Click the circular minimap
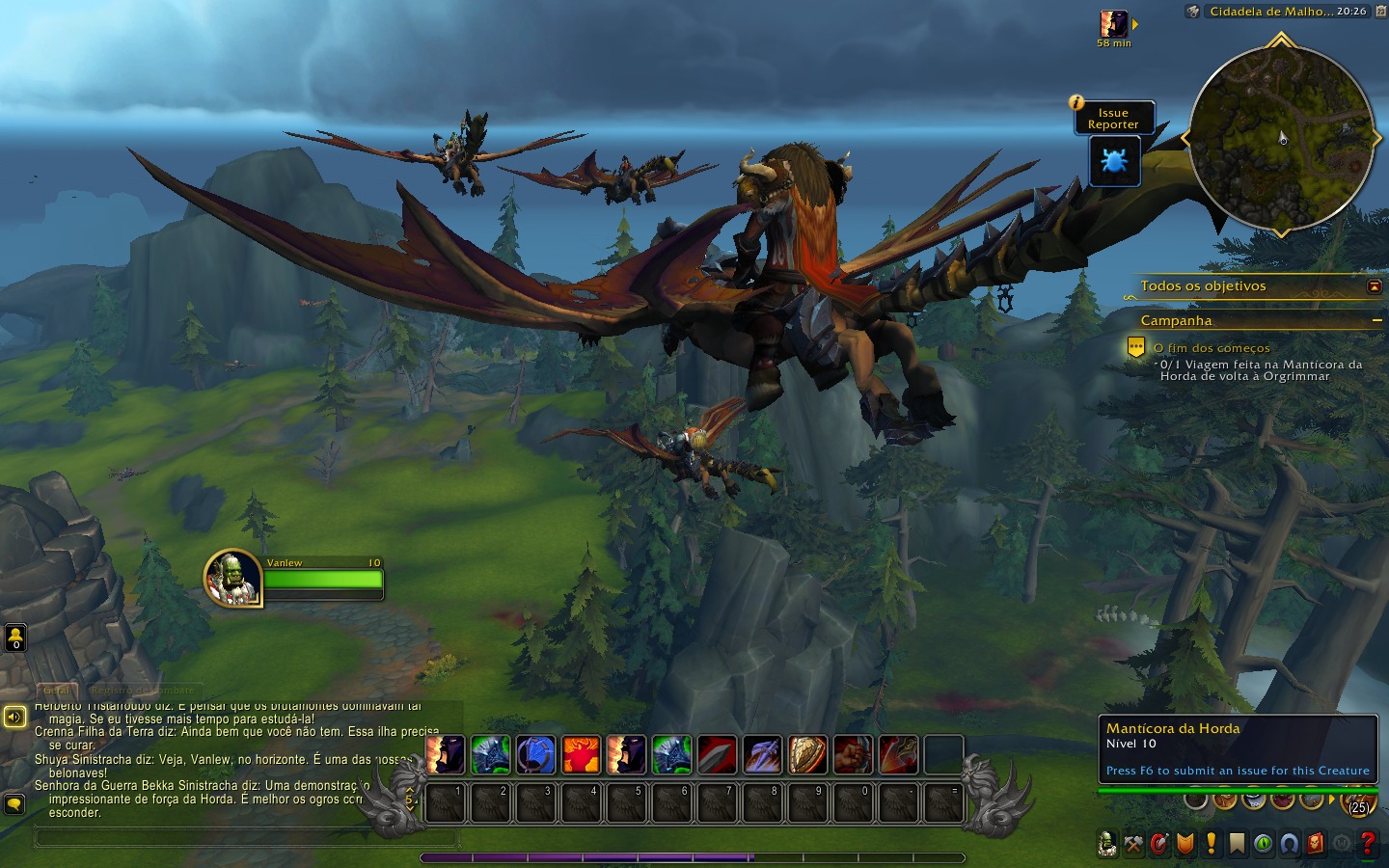The height and width of the screenshot is (868, 1389). (x=1281, y=138)
